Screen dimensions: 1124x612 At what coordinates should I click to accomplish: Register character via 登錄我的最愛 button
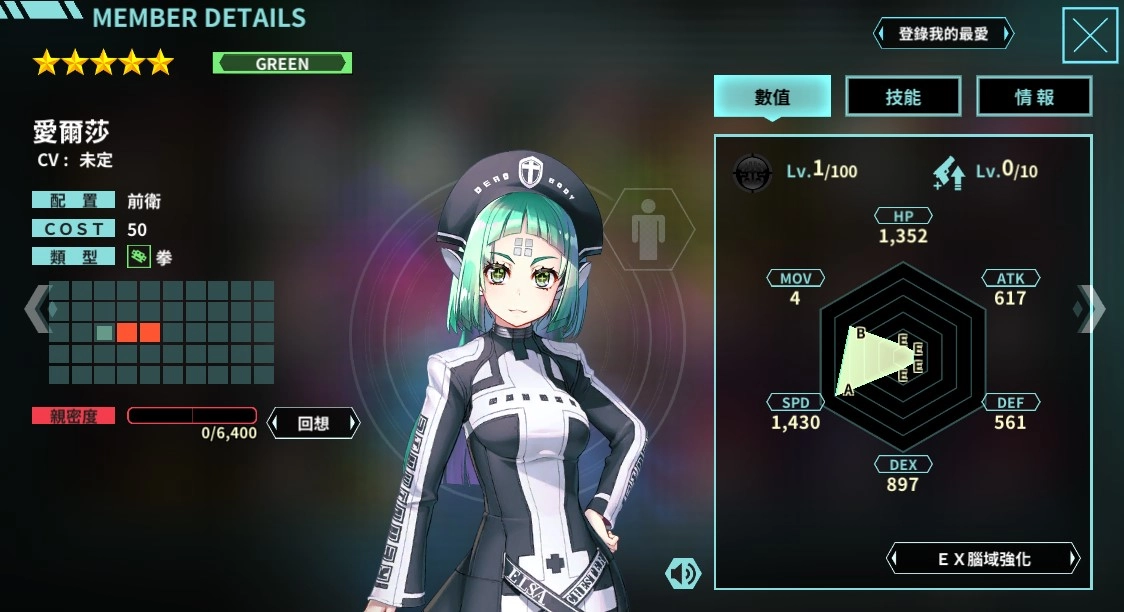pyautogui.click(x=943, y=34)
